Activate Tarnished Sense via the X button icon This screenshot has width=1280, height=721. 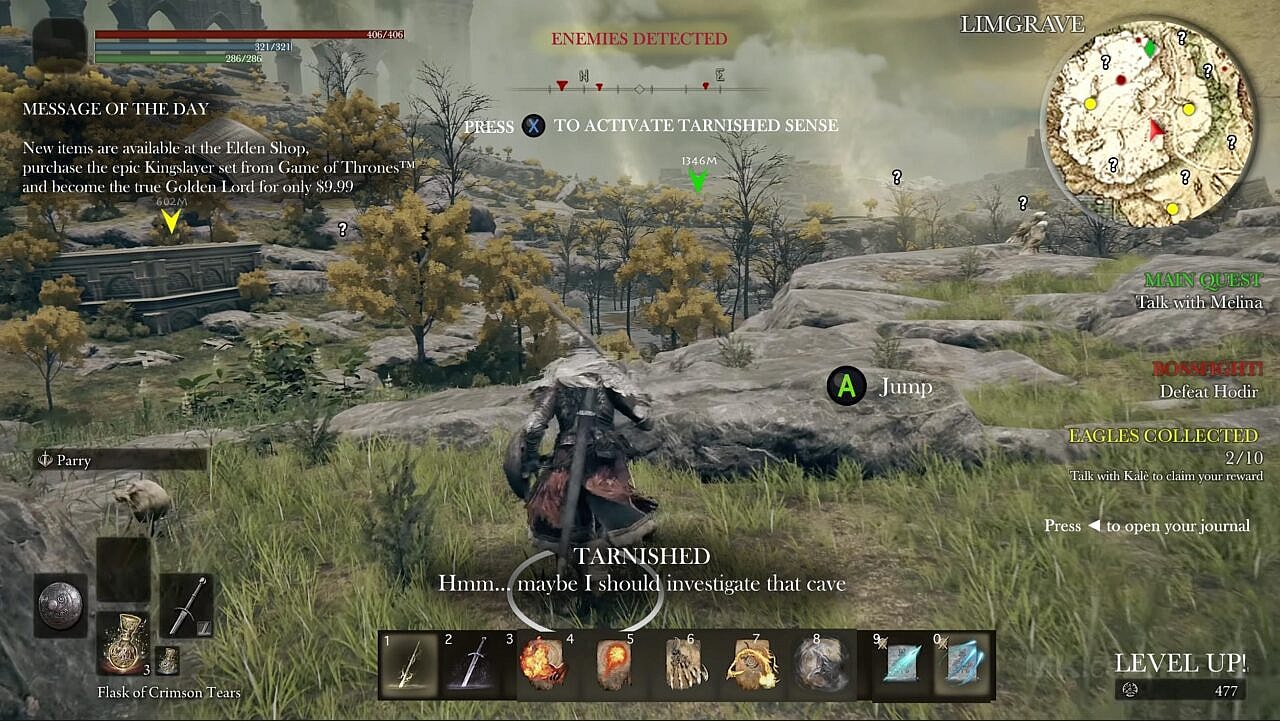point(532,126)
